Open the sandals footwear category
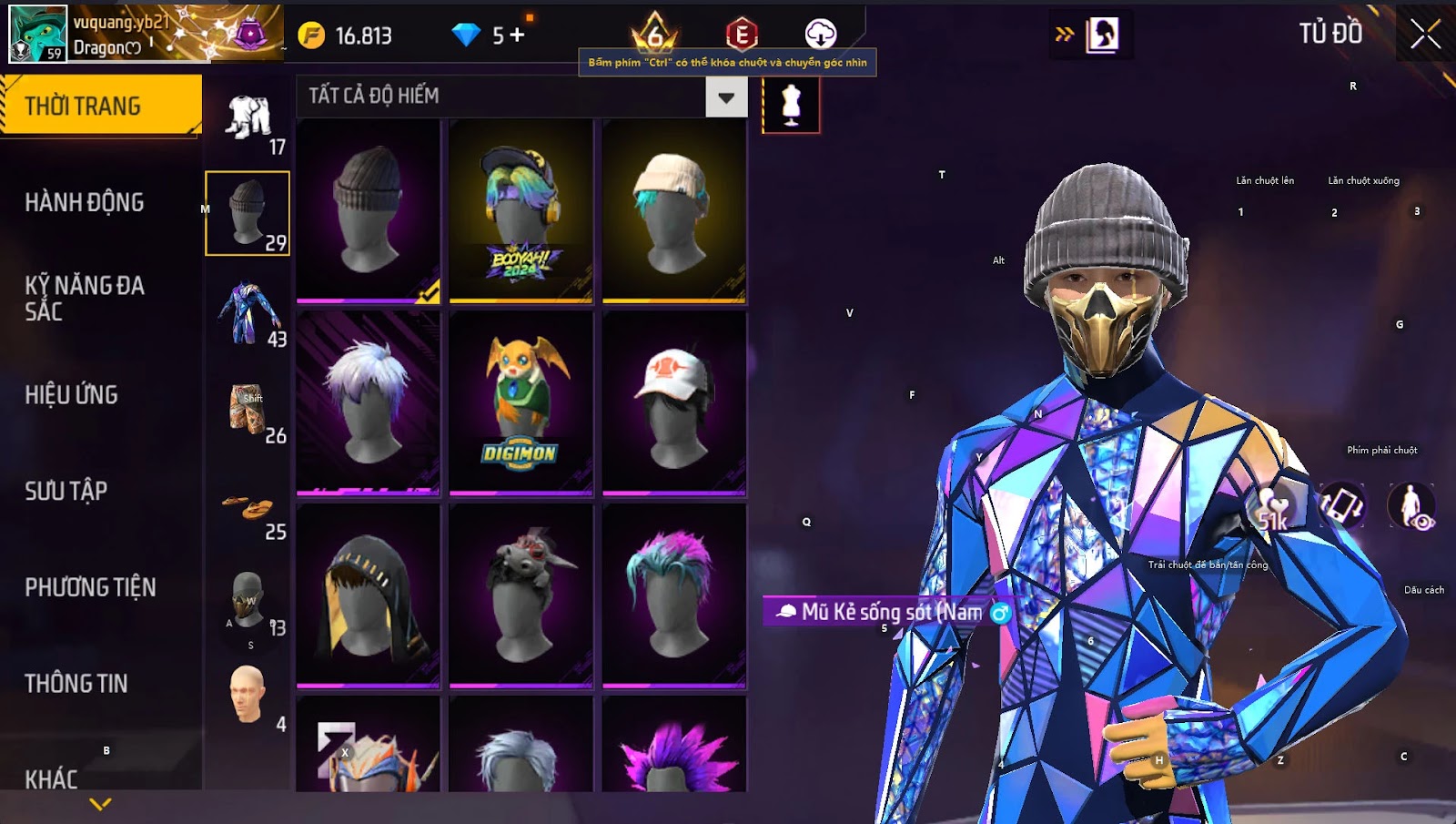The width and height of the screenshot is (1456, 824). pyautogui.click(x=248, y=506)
